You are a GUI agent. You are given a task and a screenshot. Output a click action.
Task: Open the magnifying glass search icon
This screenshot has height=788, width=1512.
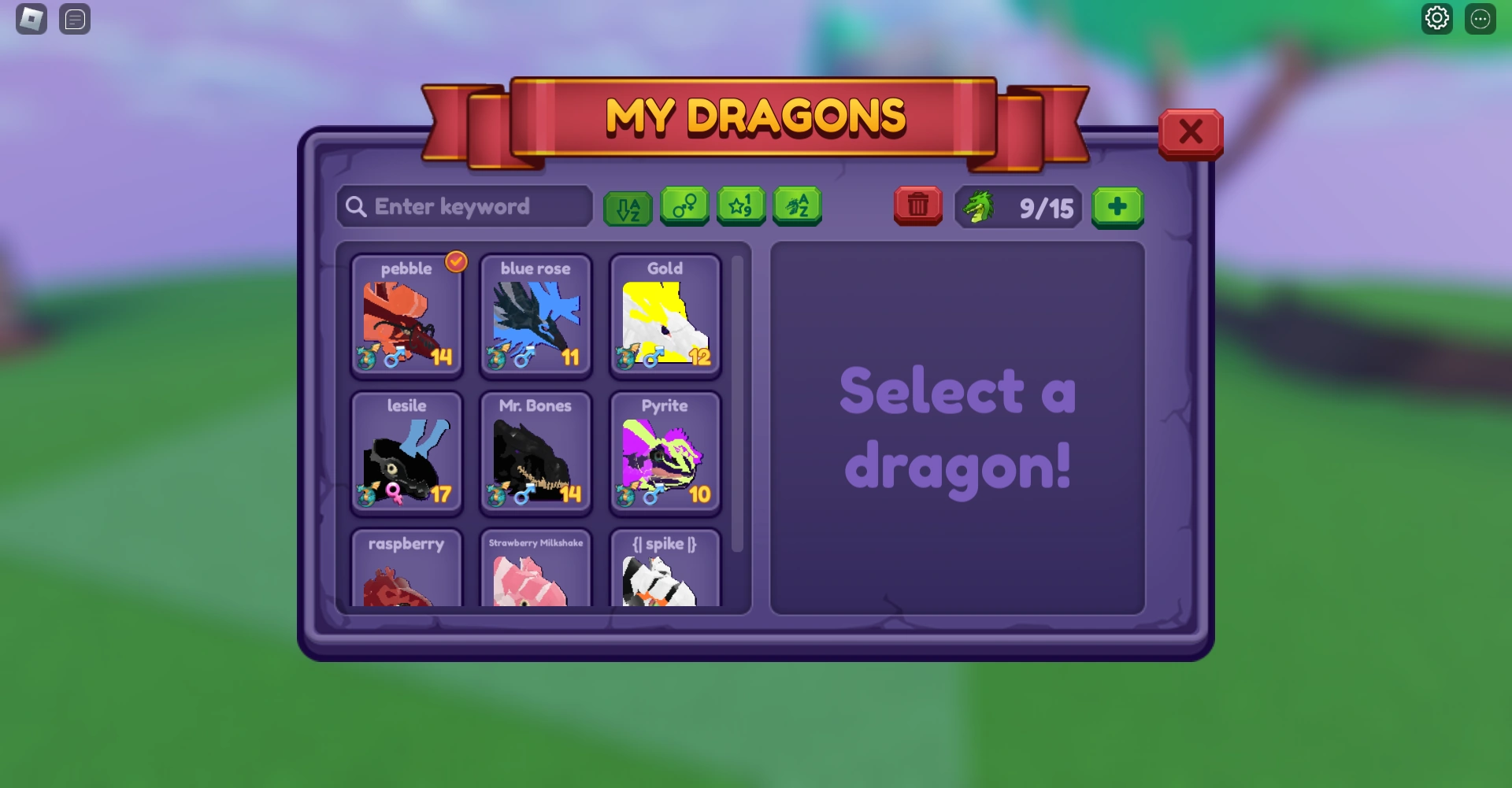pyautogui.click(x=356, y=206)
